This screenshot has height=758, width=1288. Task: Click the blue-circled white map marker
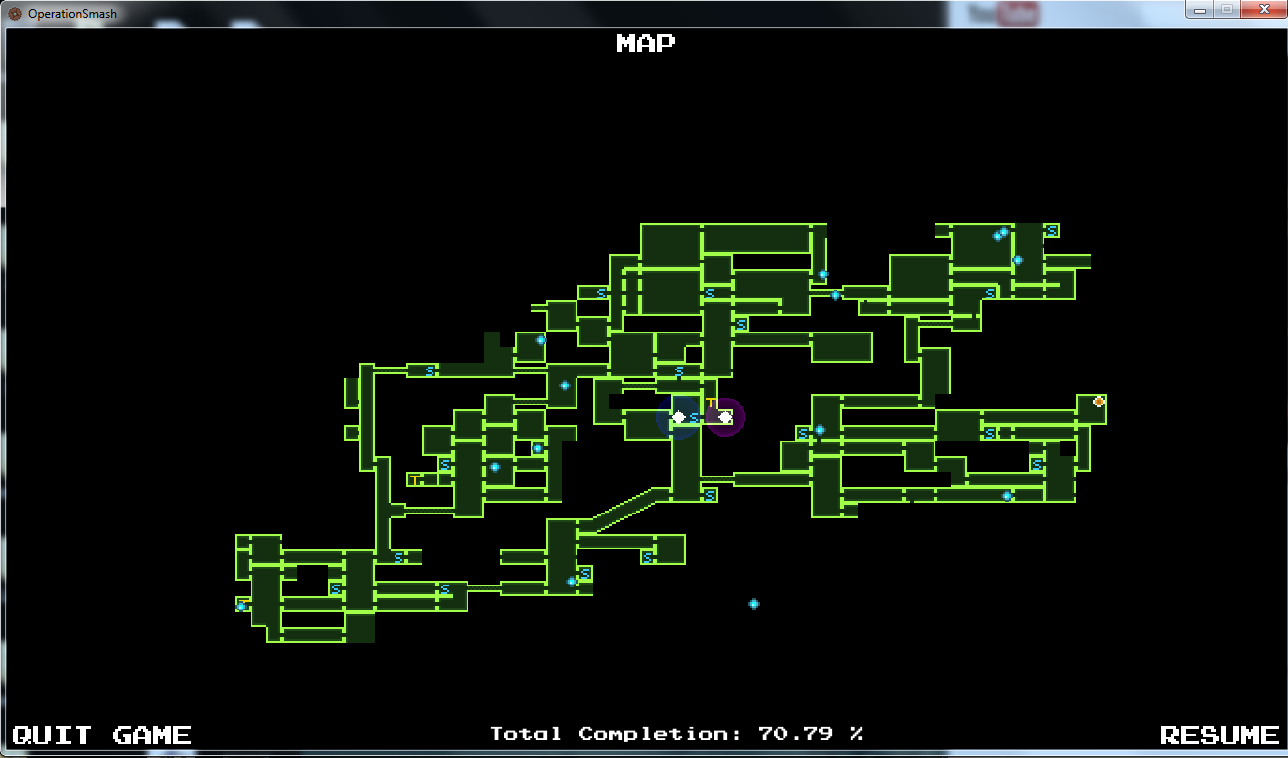tap(678, 417)
